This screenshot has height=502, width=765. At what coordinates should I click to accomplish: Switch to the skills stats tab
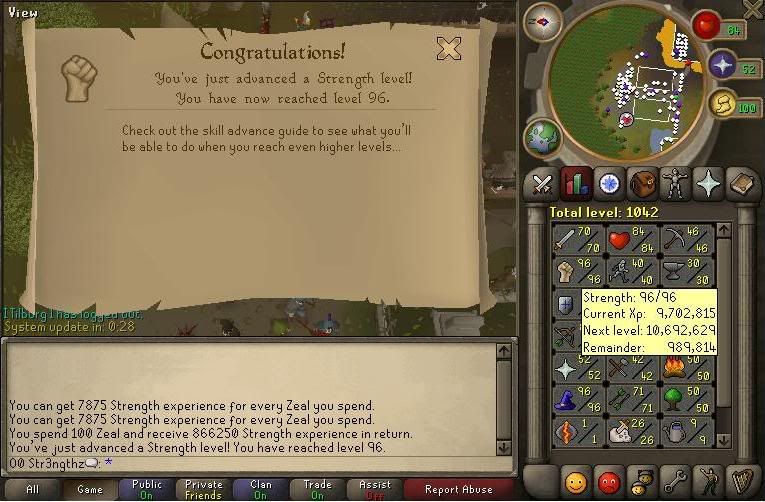coord(575,183)
